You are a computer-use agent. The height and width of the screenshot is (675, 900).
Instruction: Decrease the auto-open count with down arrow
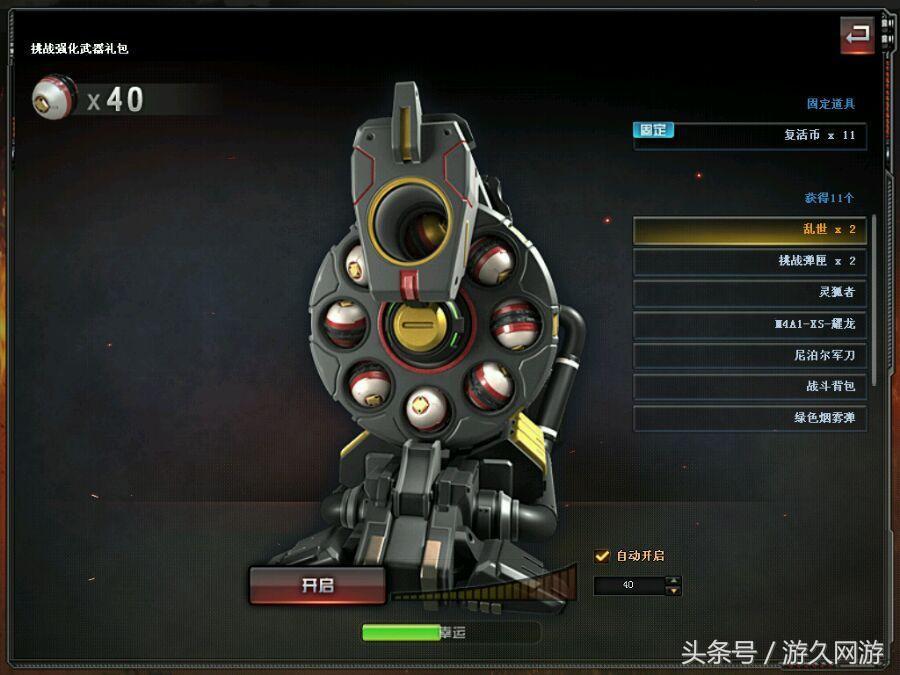[x=674, y=590]
